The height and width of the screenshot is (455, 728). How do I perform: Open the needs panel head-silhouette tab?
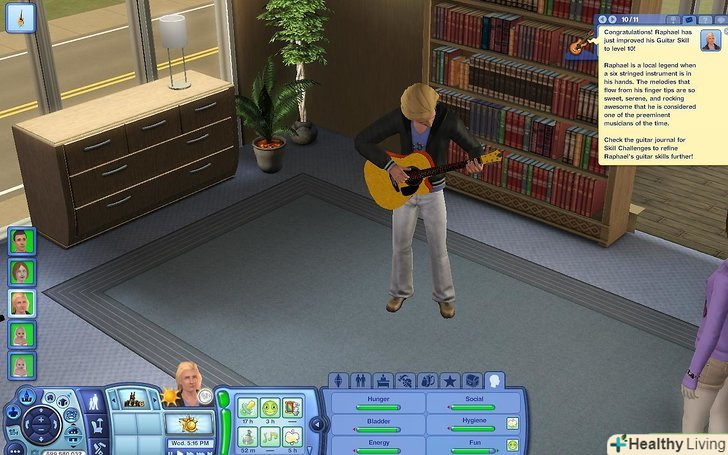[494, 381]
